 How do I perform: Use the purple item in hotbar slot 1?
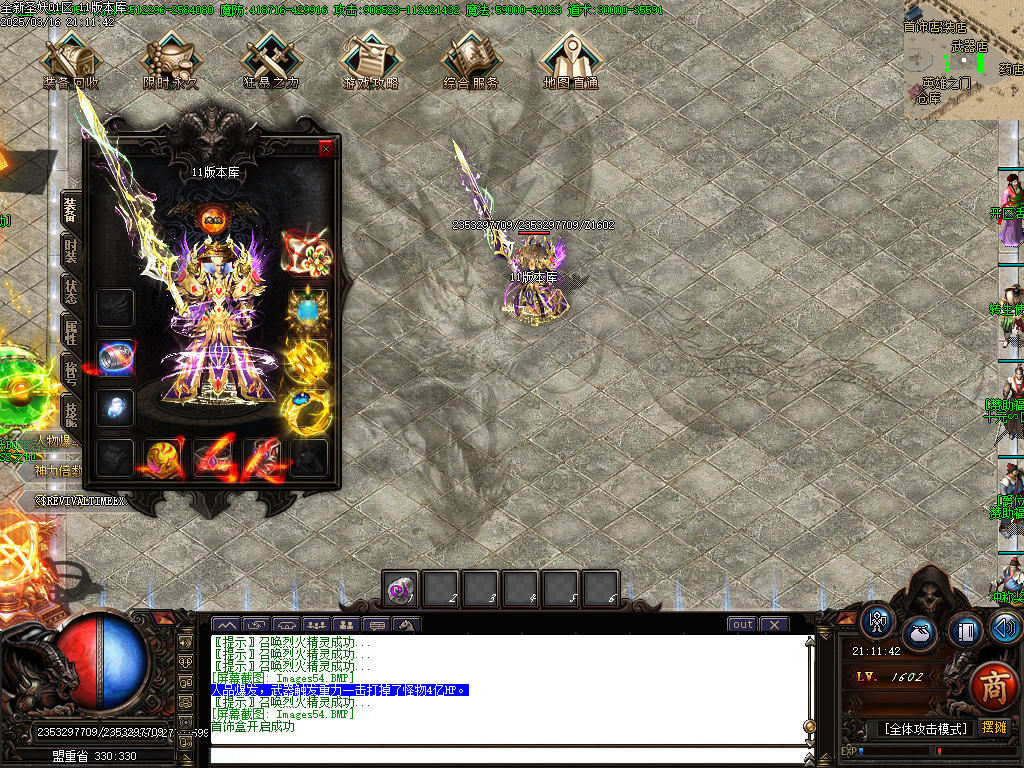pos(401,589)
